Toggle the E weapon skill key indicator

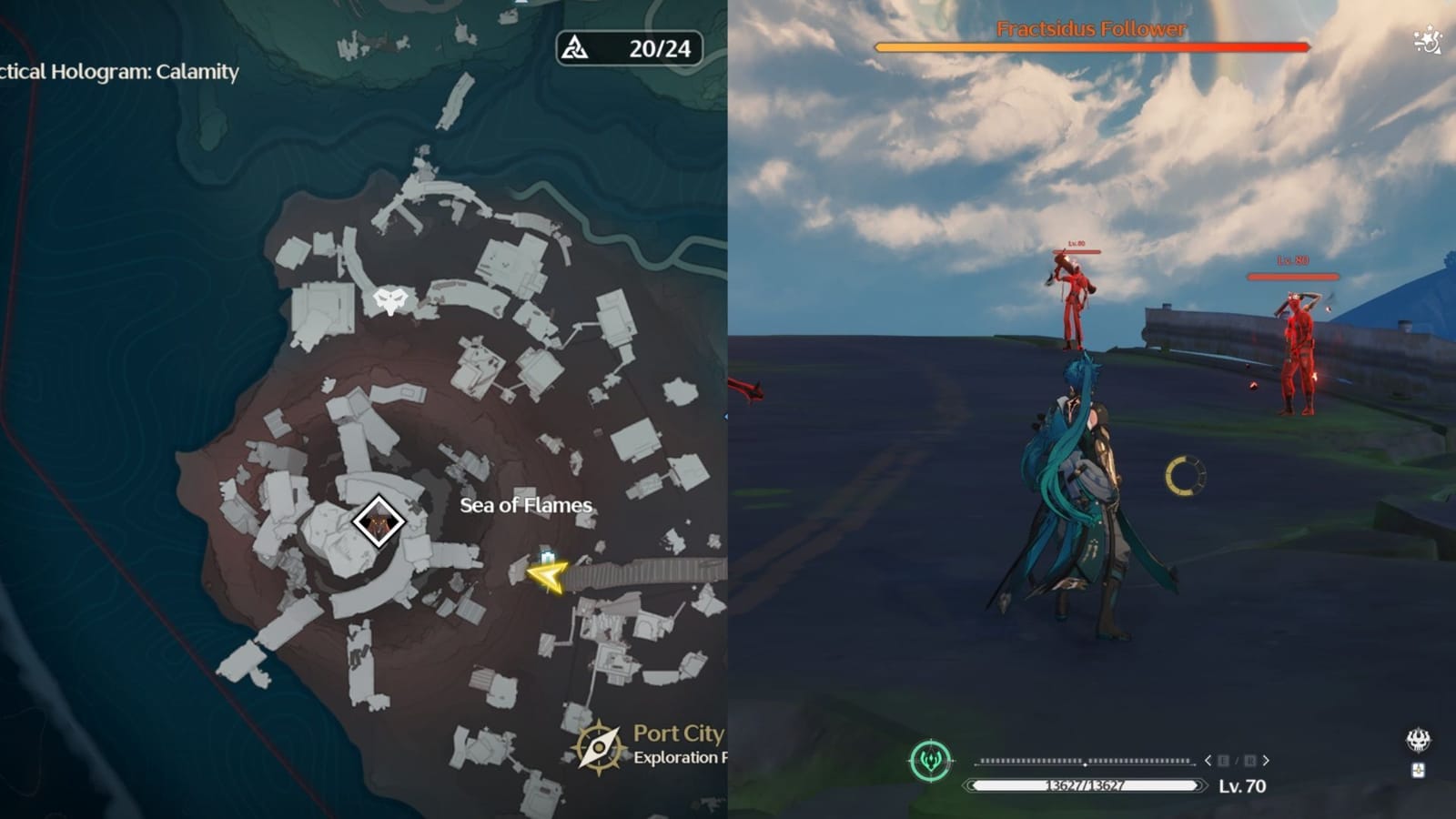click(x=1223, y=761)
